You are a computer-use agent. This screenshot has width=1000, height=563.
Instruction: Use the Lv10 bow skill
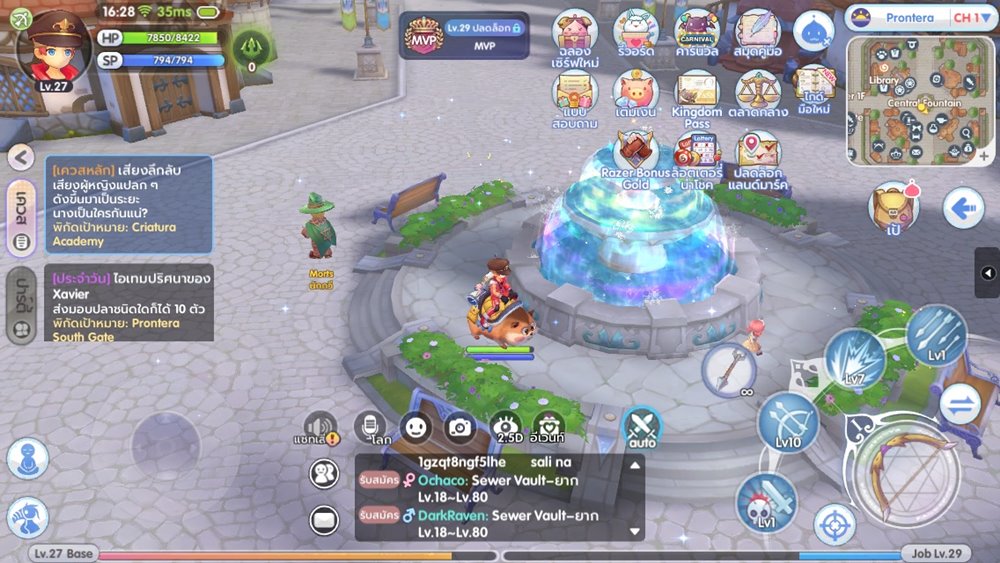pos(788,421)
